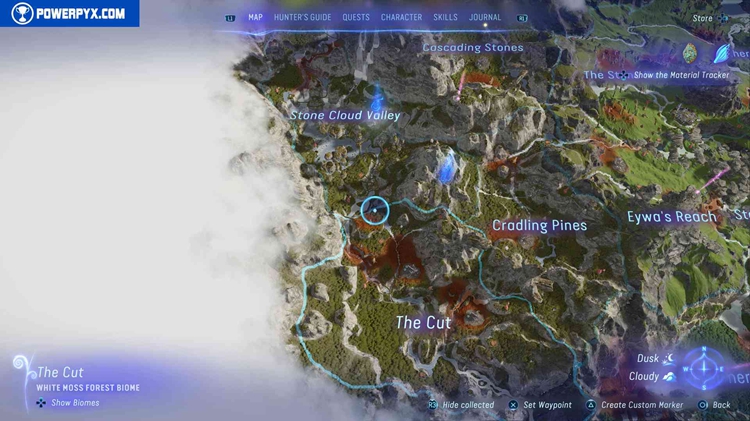Viewport: 750px width, 421px height.
Task: Click the compass rose widget
Action: click(705, 367)
